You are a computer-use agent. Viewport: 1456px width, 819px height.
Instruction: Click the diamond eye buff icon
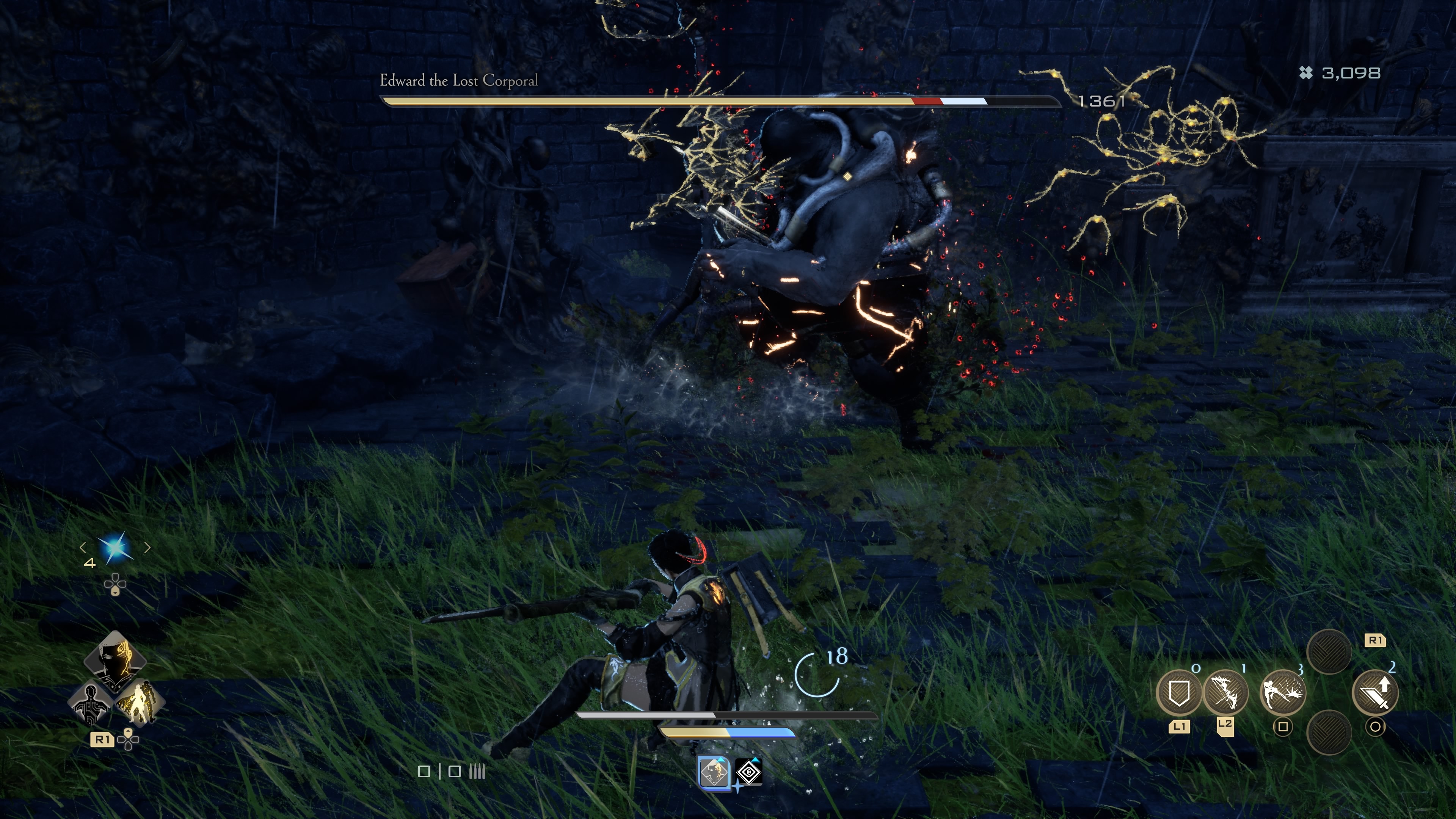pos(749,772)
